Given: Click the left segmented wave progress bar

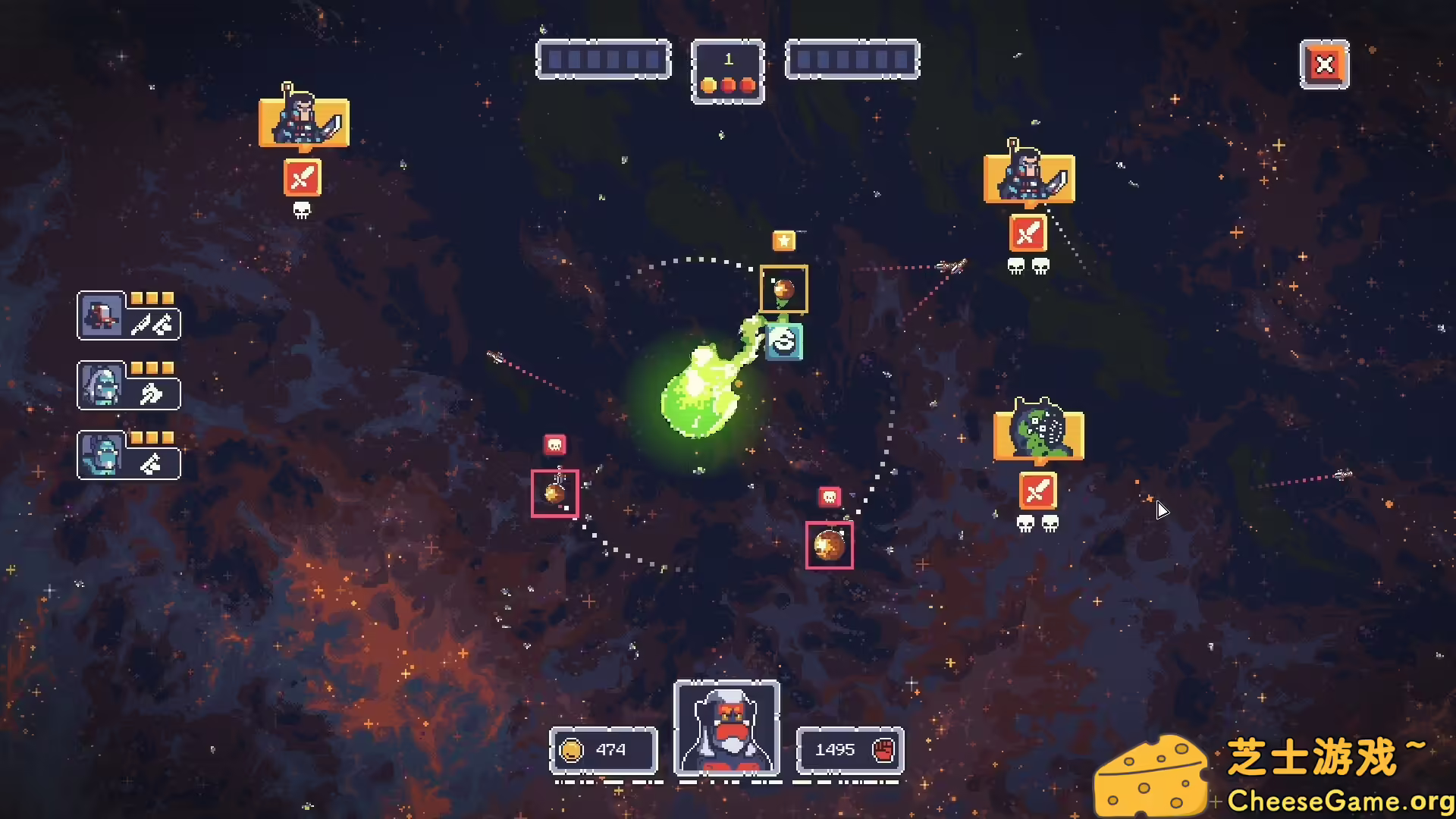Looking at the screenshot, I should tap(603, 60).
